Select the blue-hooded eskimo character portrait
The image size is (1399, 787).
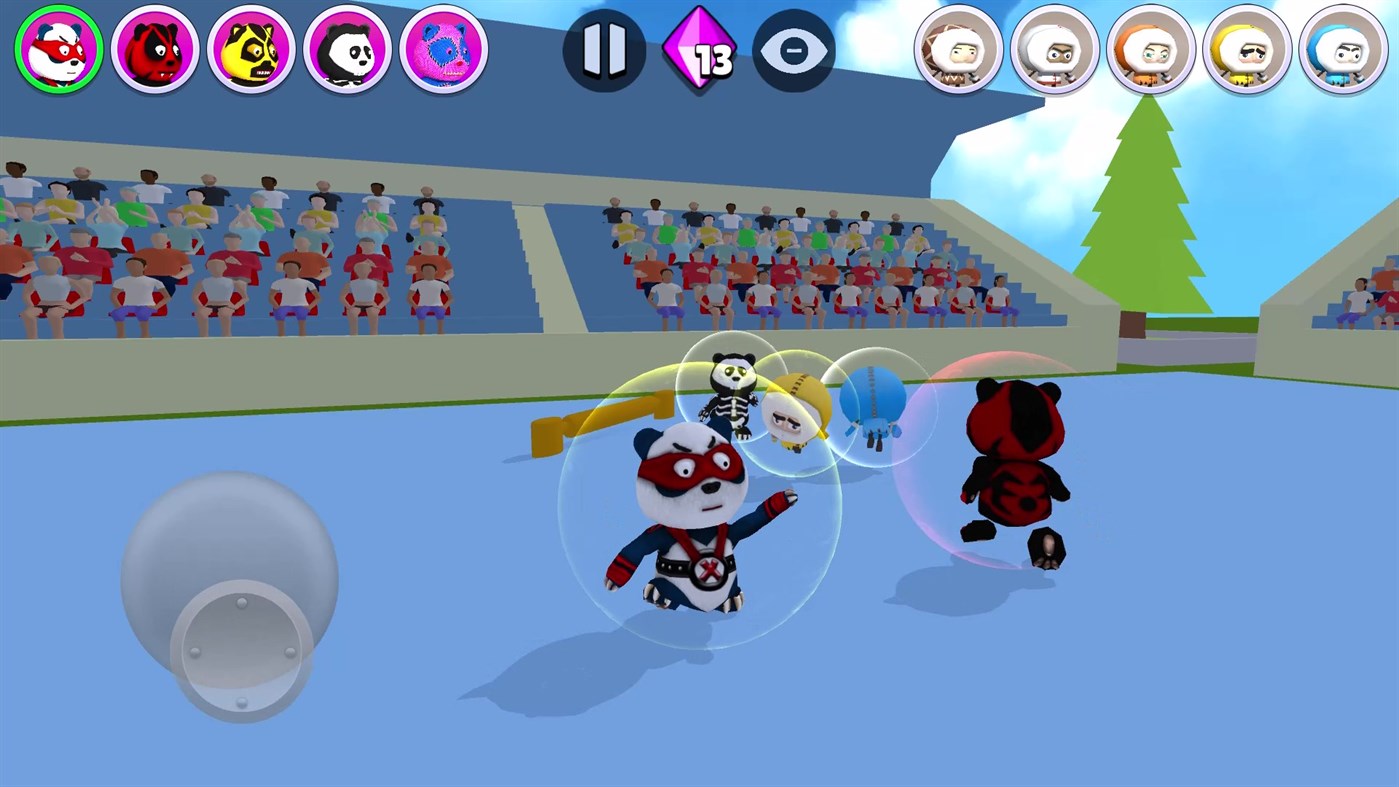pos(1342,49)
